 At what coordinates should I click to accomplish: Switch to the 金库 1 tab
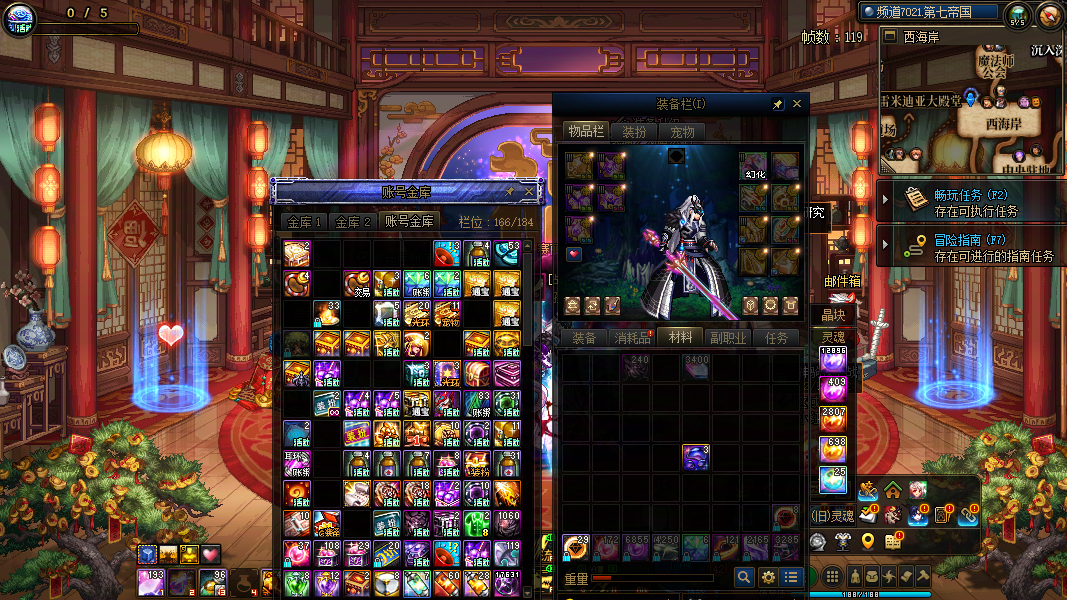tap(303, 222)
